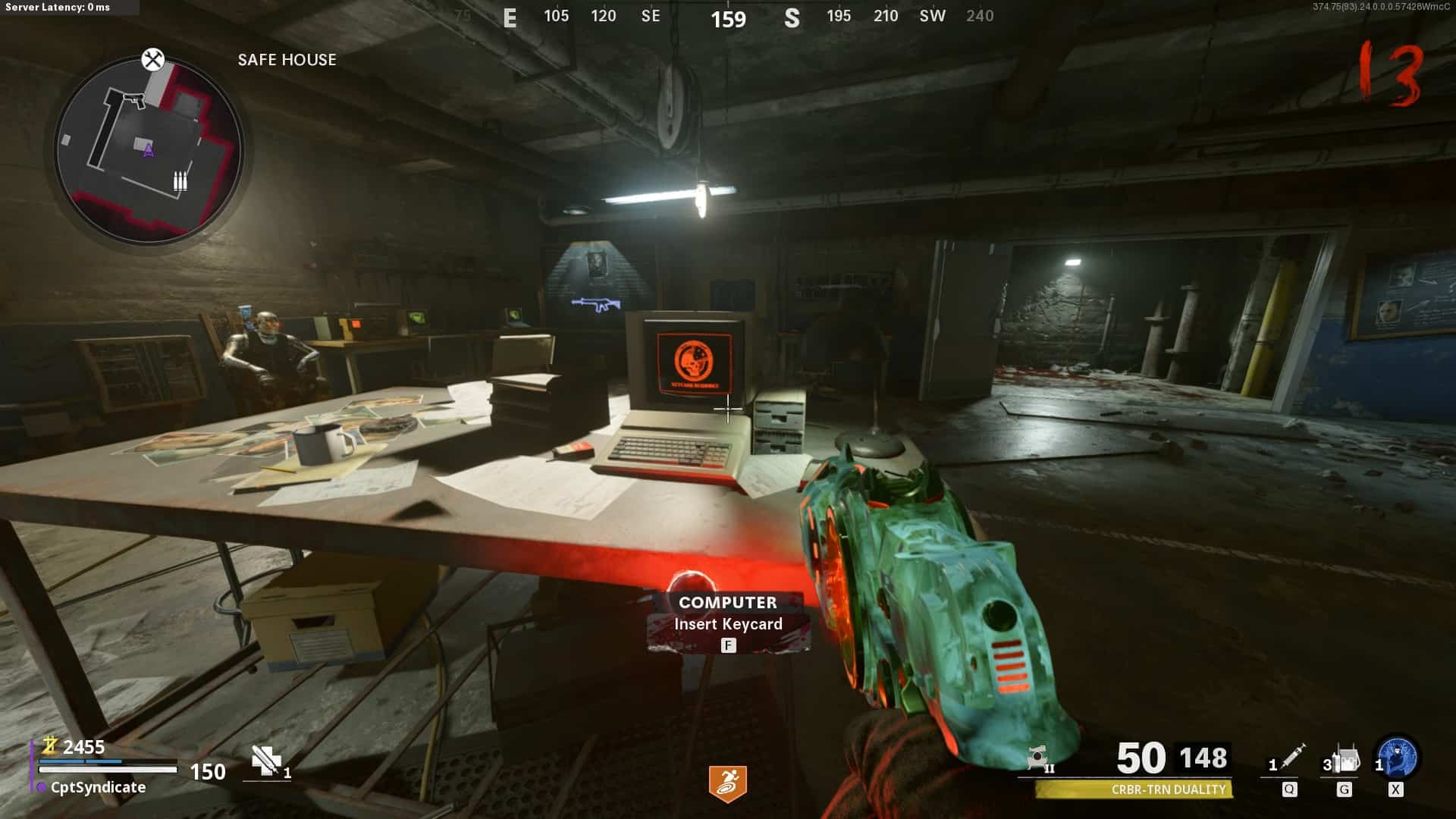The image size is (1456, 819).
Task: Click the Insert Keycard computer prompt
Action: [x=728, y=623]
